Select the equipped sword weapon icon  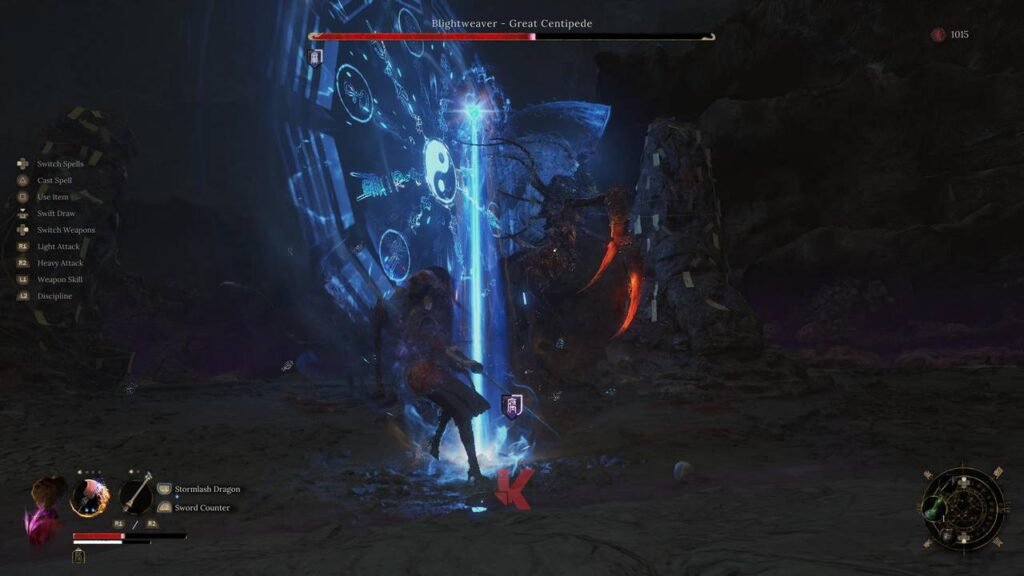pyautogui.click(x=135, y=495)
